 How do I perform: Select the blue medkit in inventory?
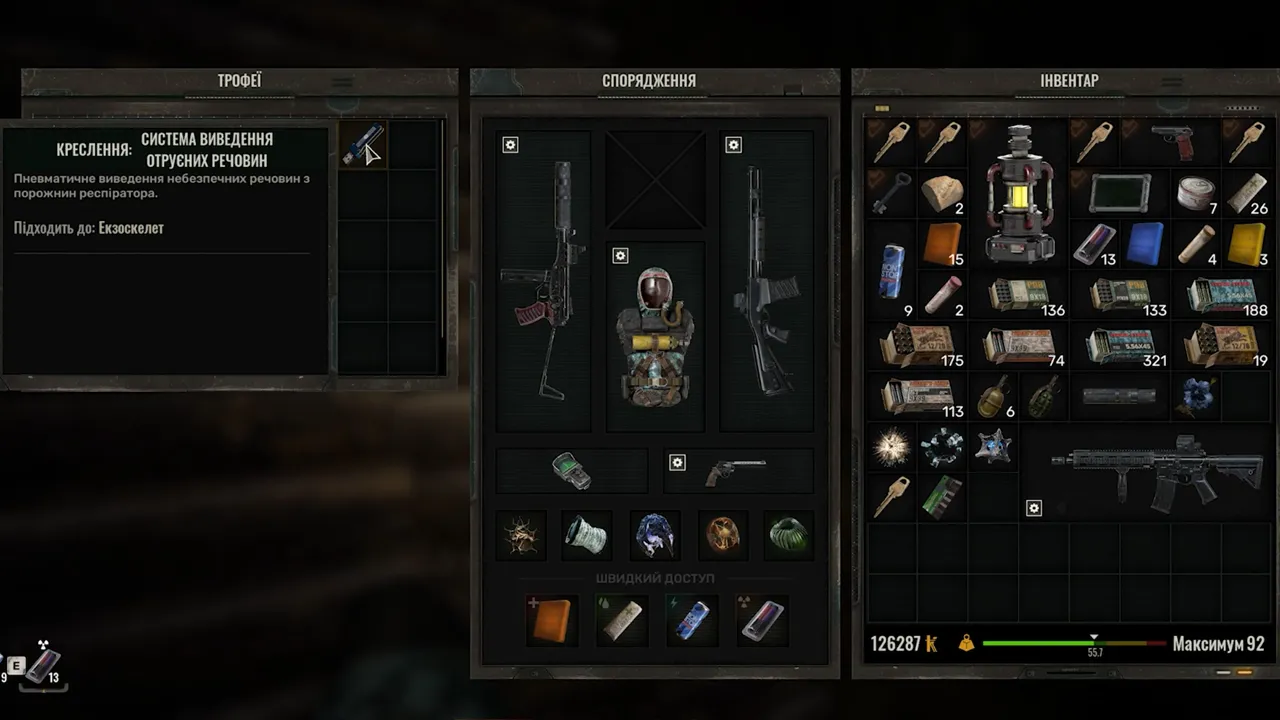(x=1146, y=243)
